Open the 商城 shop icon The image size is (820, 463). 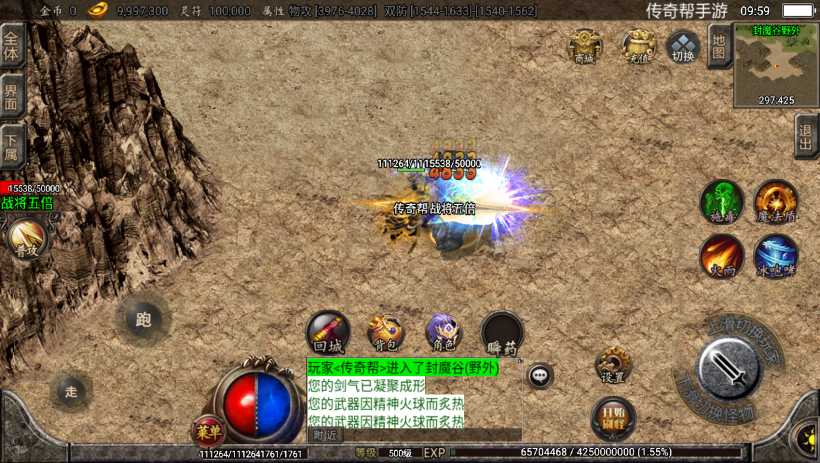pyautogui.click(x=585, y=46)
